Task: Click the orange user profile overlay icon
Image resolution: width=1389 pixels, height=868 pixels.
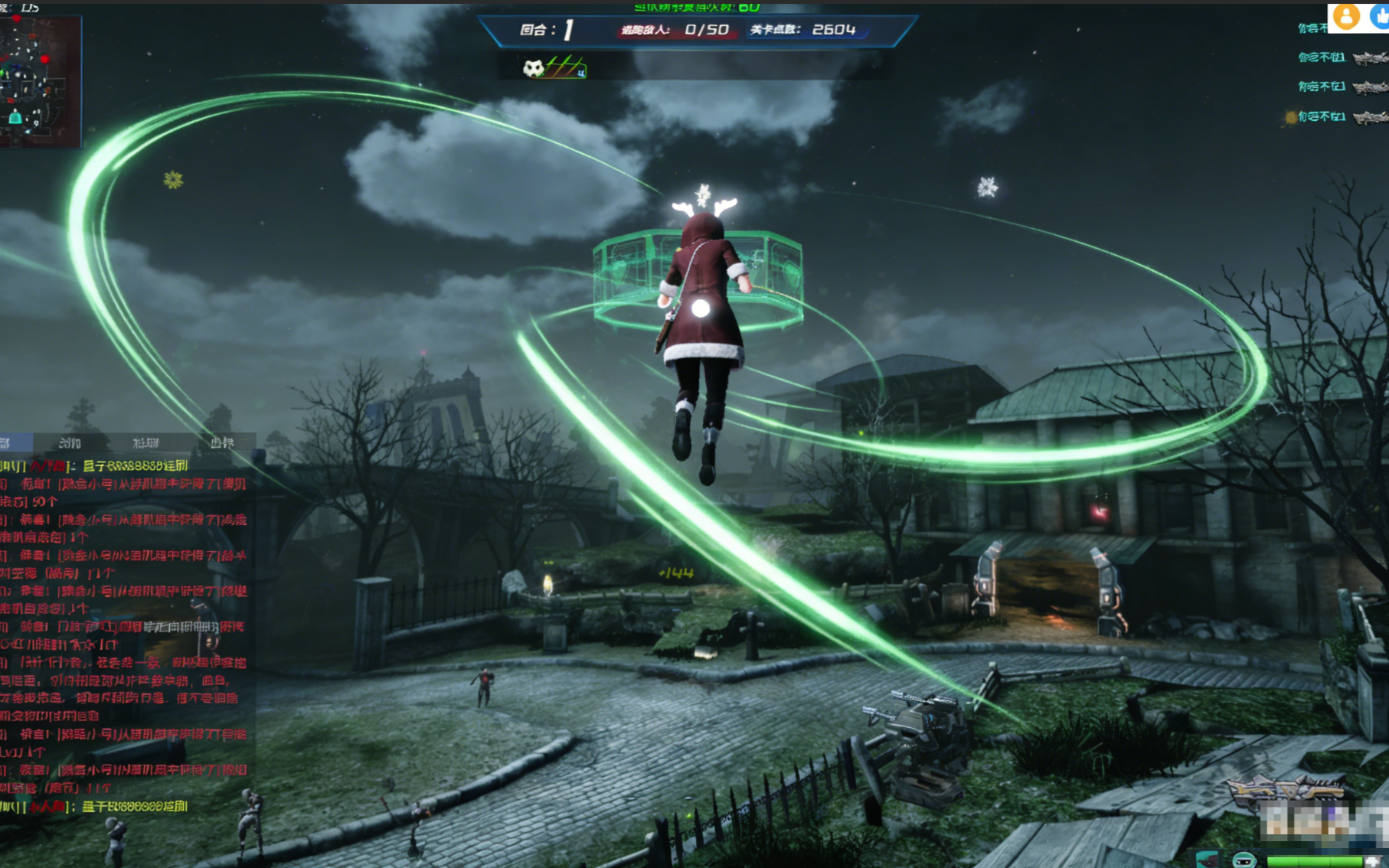Action: [x=1345, y=16]
